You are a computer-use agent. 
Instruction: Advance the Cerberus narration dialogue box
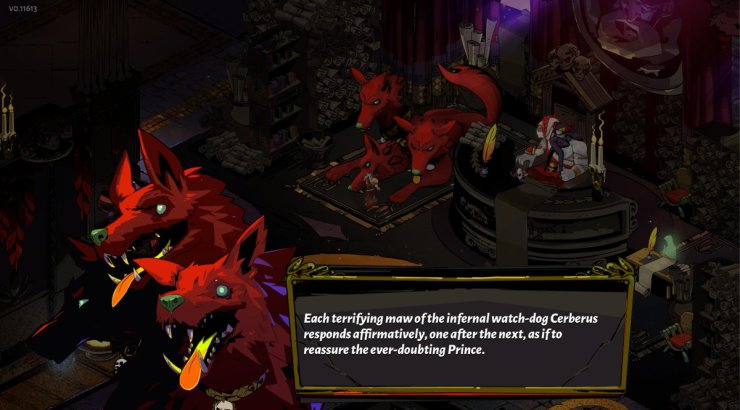point(459,335)
